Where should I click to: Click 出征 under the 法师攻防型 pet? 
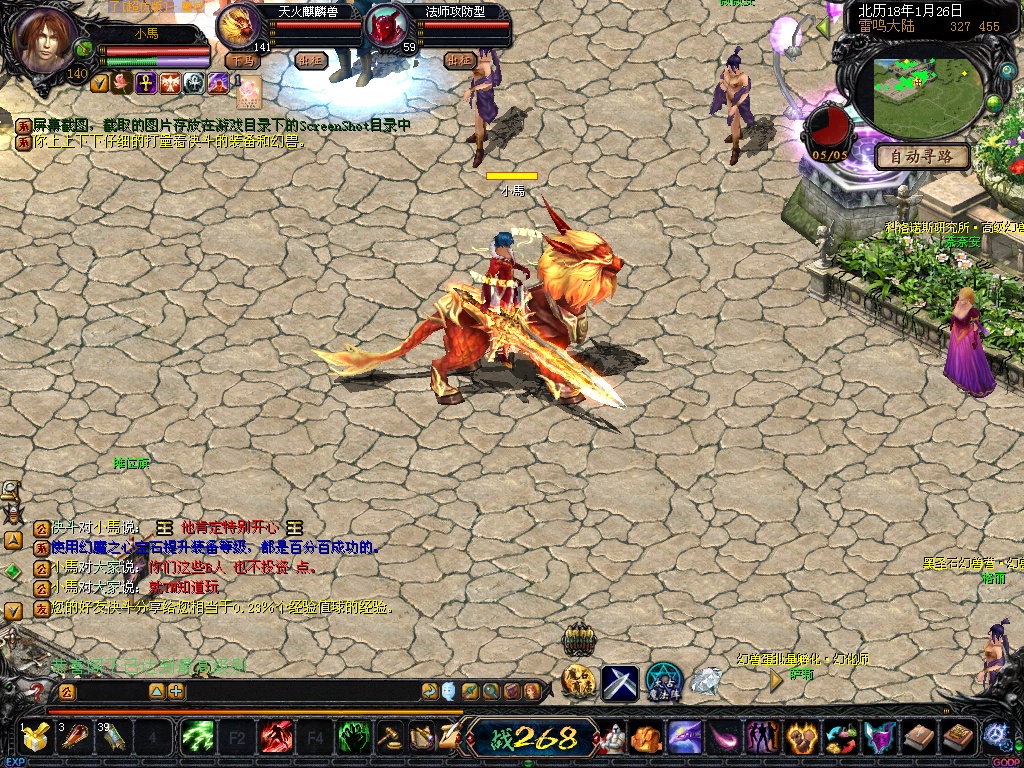(x=459, y=60)
